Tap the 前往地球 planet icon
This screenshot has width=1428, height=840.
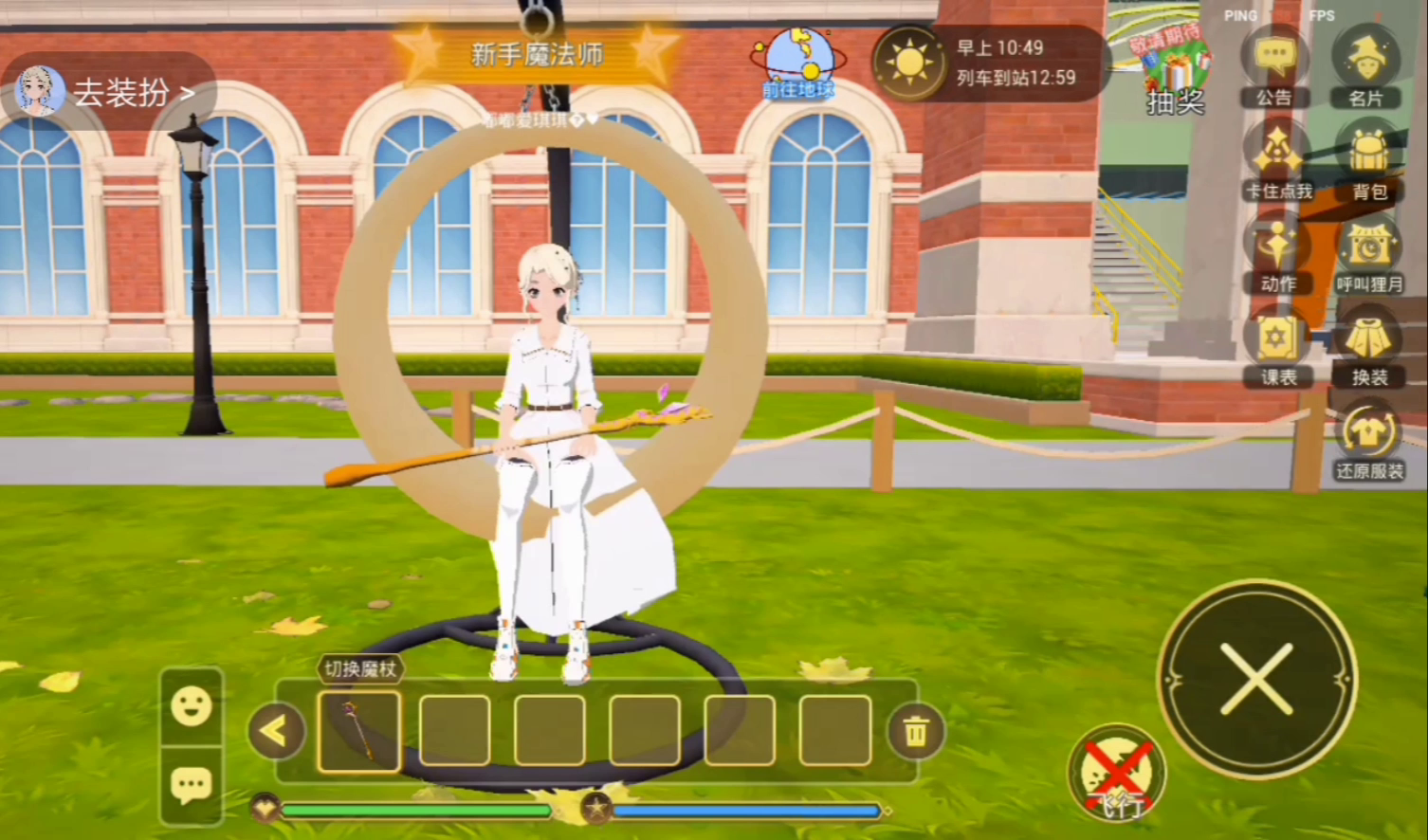(798, 64)
